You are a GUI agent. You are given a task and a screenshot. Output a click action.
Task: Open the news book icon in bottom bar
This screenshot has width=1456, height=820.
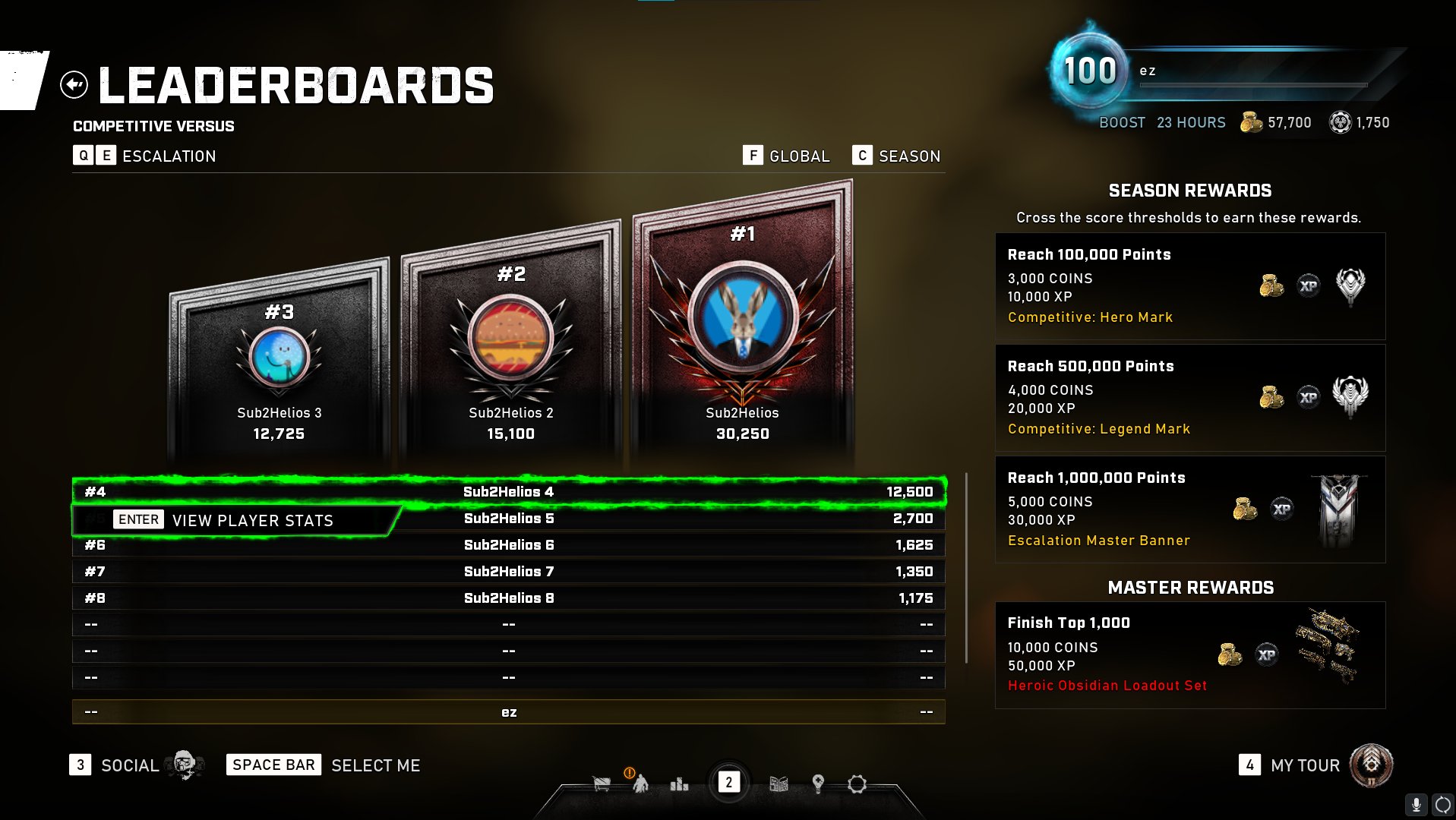[779, 784]
